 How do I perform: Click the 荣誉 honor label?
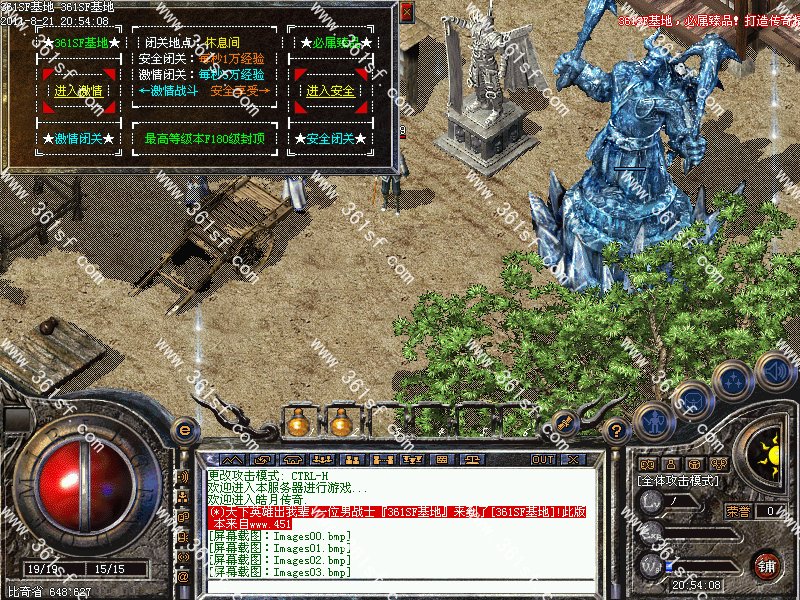[738, 511]
